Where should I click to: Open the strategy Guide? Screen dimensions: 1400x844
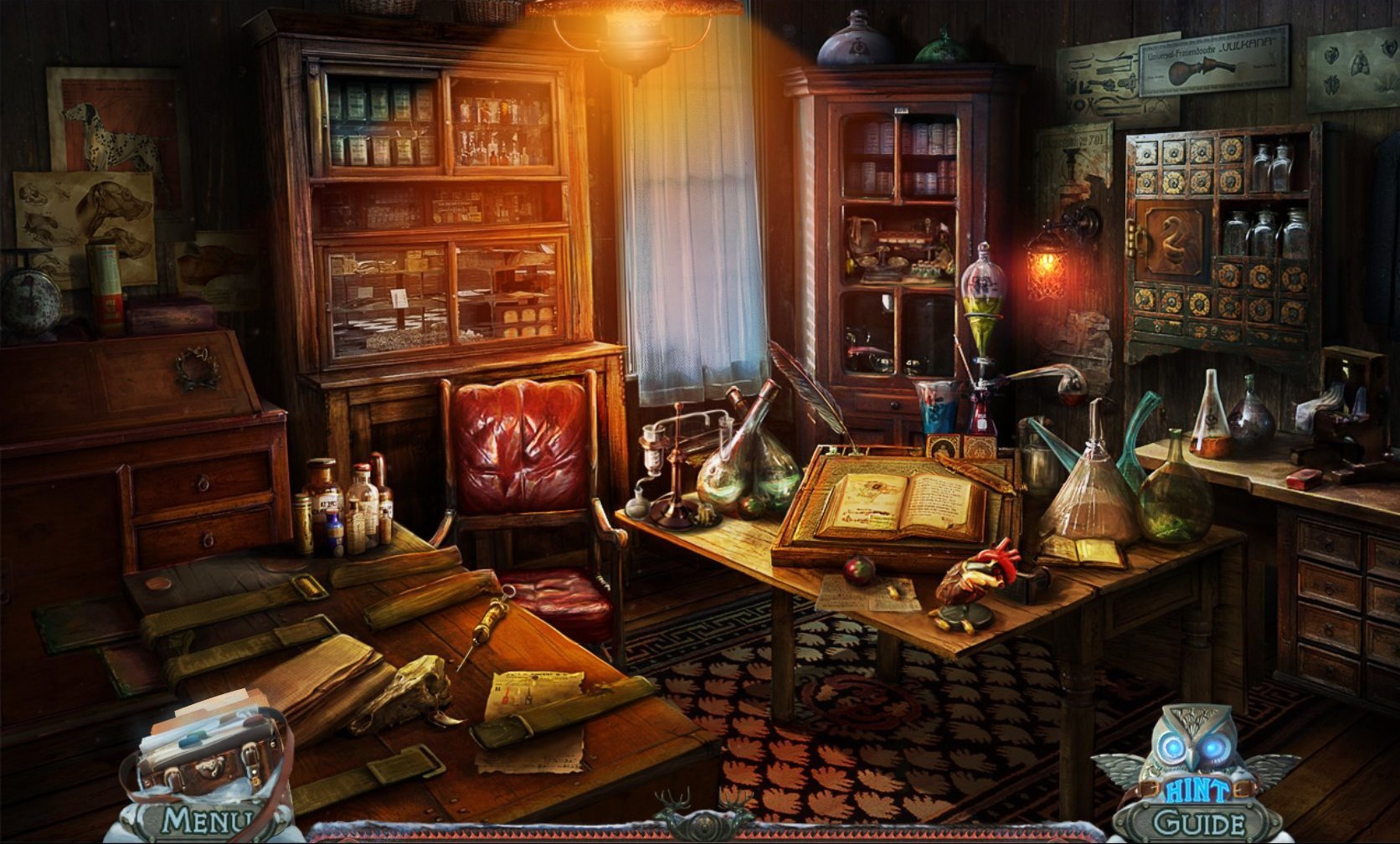pyautogui.click(x=1197, y=821)
